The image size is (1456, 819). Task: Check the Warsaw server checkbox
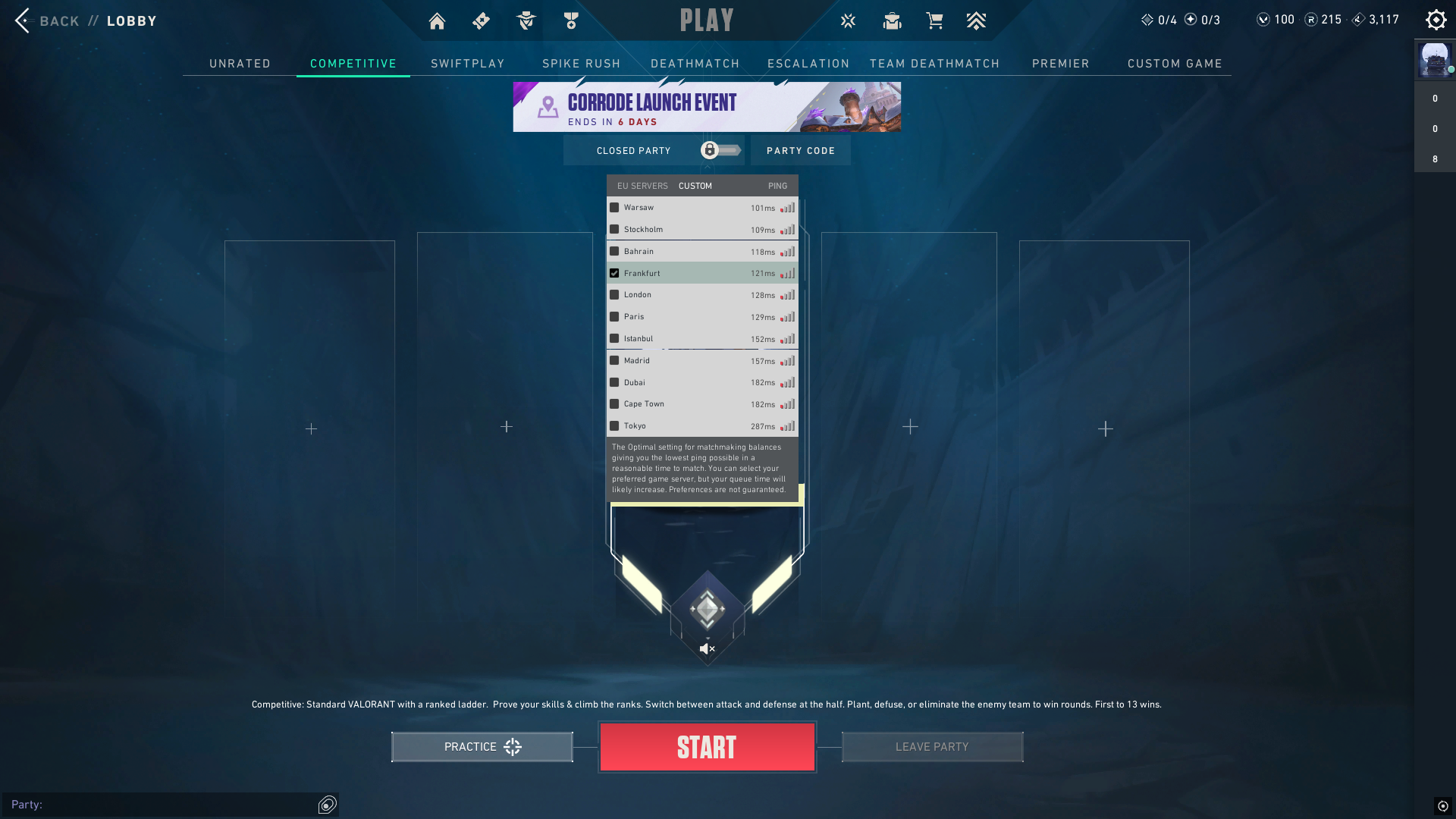click(x=614, y=207)
